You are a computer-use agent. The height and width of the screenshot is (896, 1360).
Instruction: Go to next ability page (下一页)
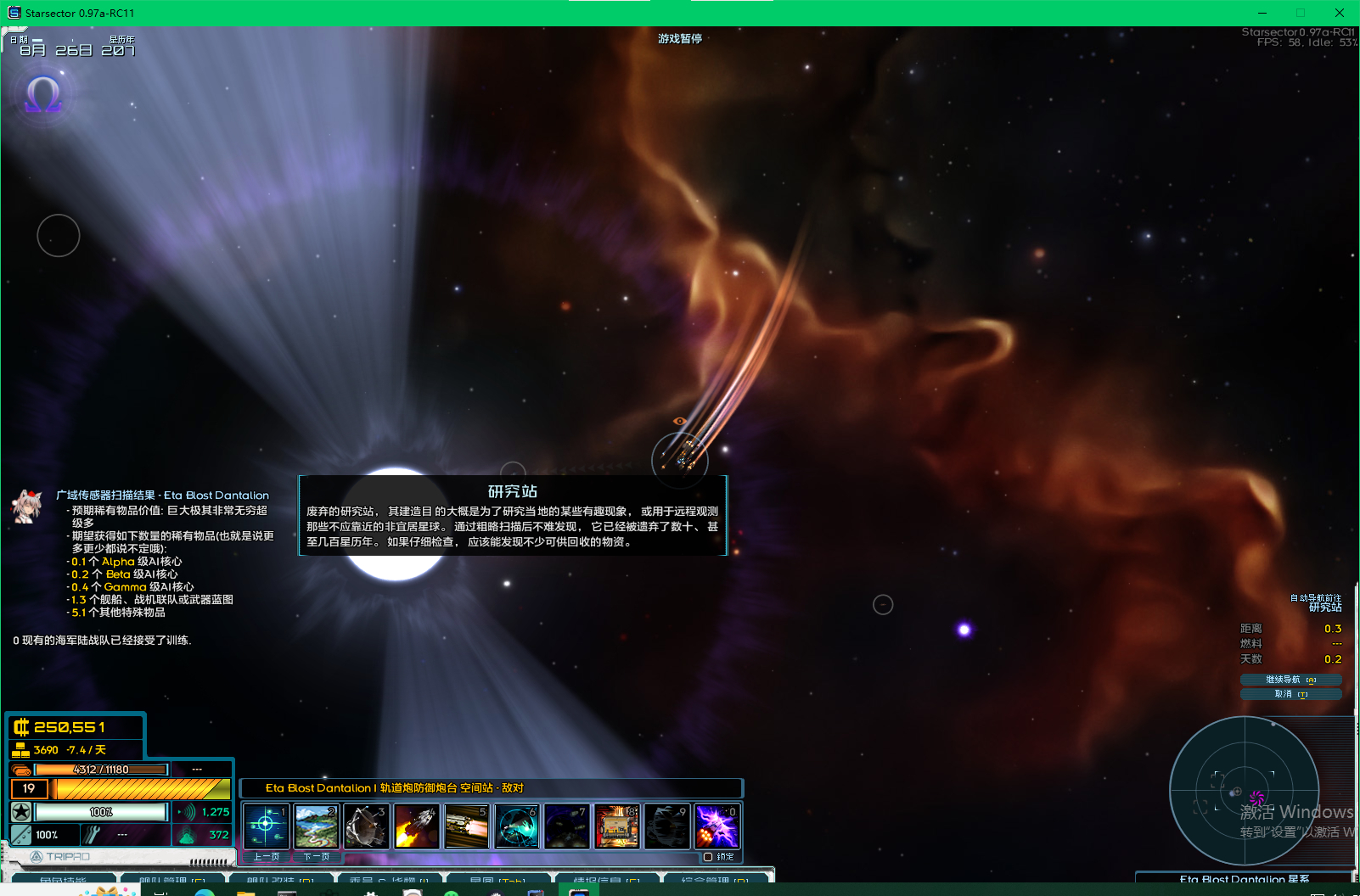[x=317, y=857]
